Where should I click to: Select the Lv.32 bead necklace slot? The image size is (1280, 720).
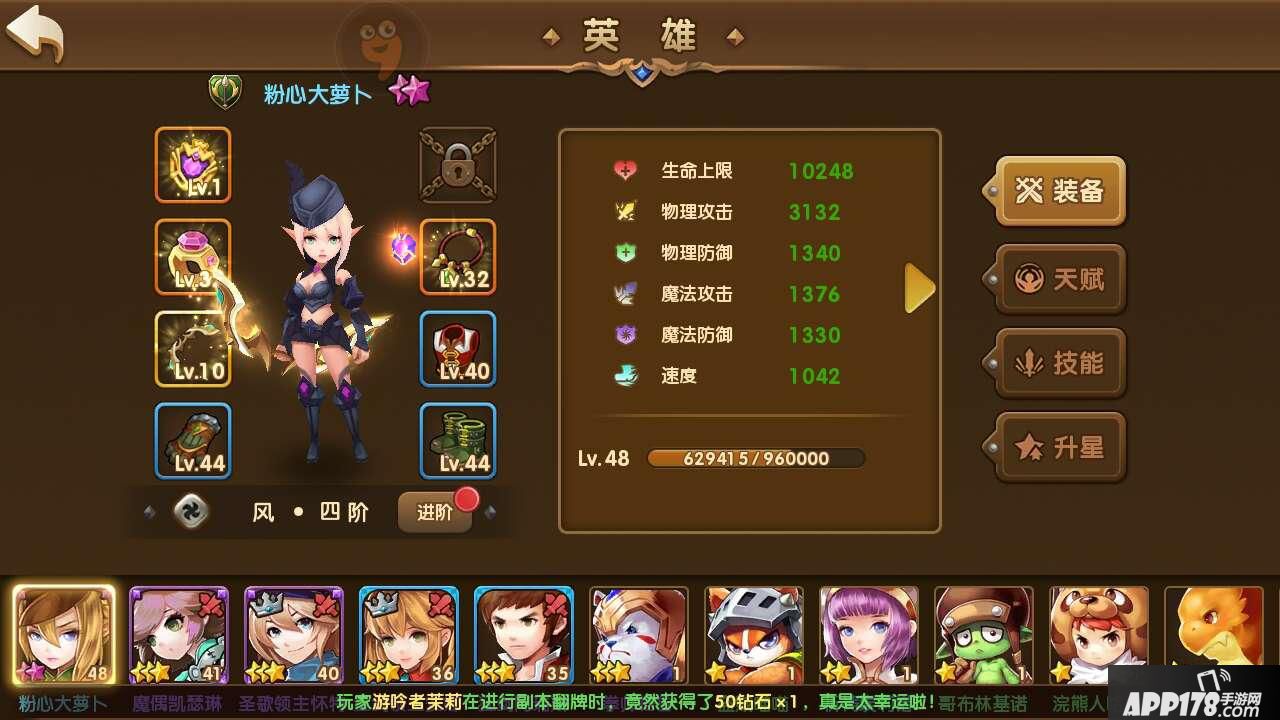458,257
